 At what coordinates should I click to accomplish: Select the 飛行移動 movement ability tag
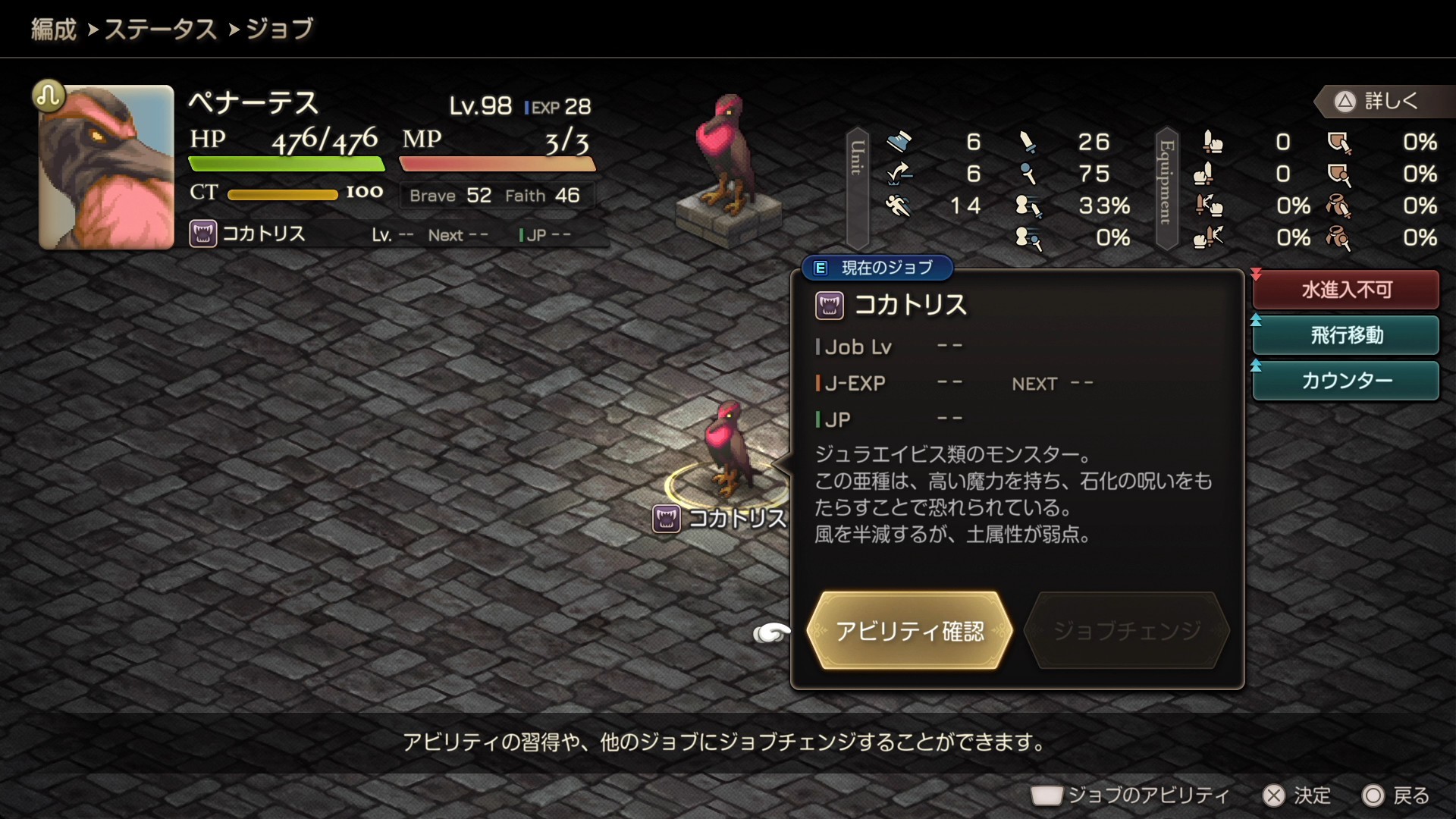1346,335
